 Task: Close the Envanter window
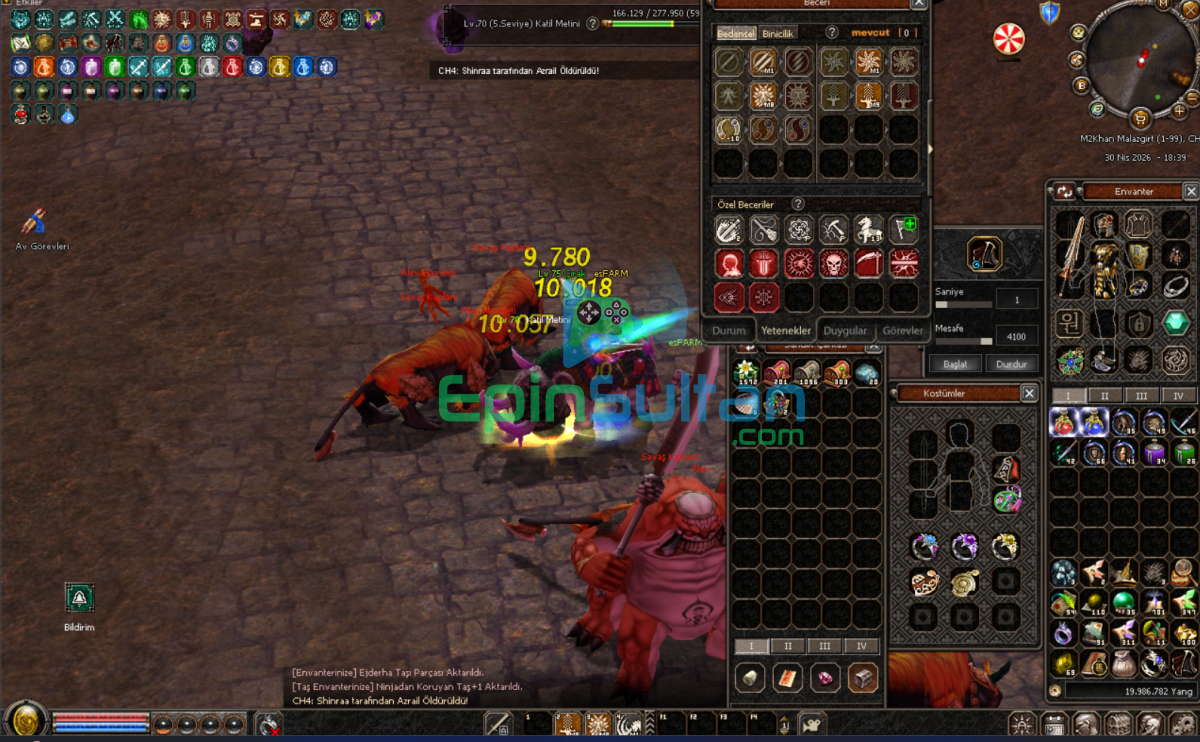coord(1190,191)
